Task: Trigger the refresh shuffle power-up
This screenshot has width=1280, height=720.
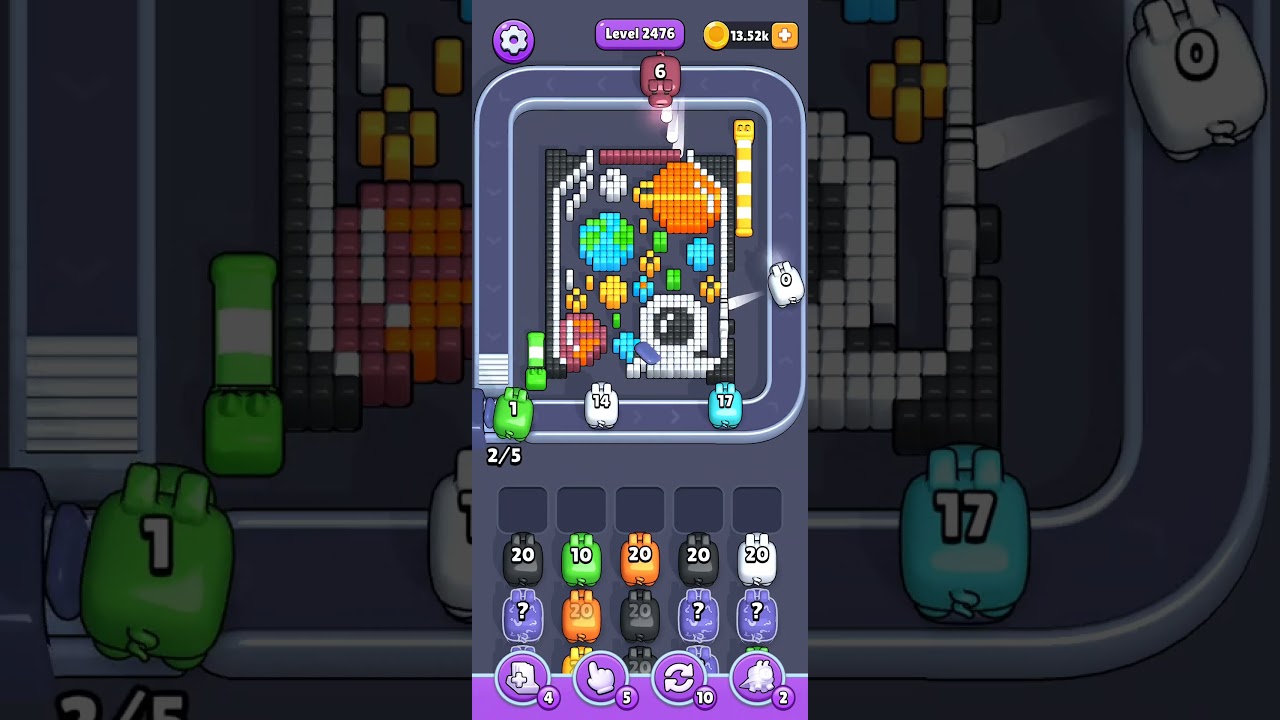Action: pos(679,678)
